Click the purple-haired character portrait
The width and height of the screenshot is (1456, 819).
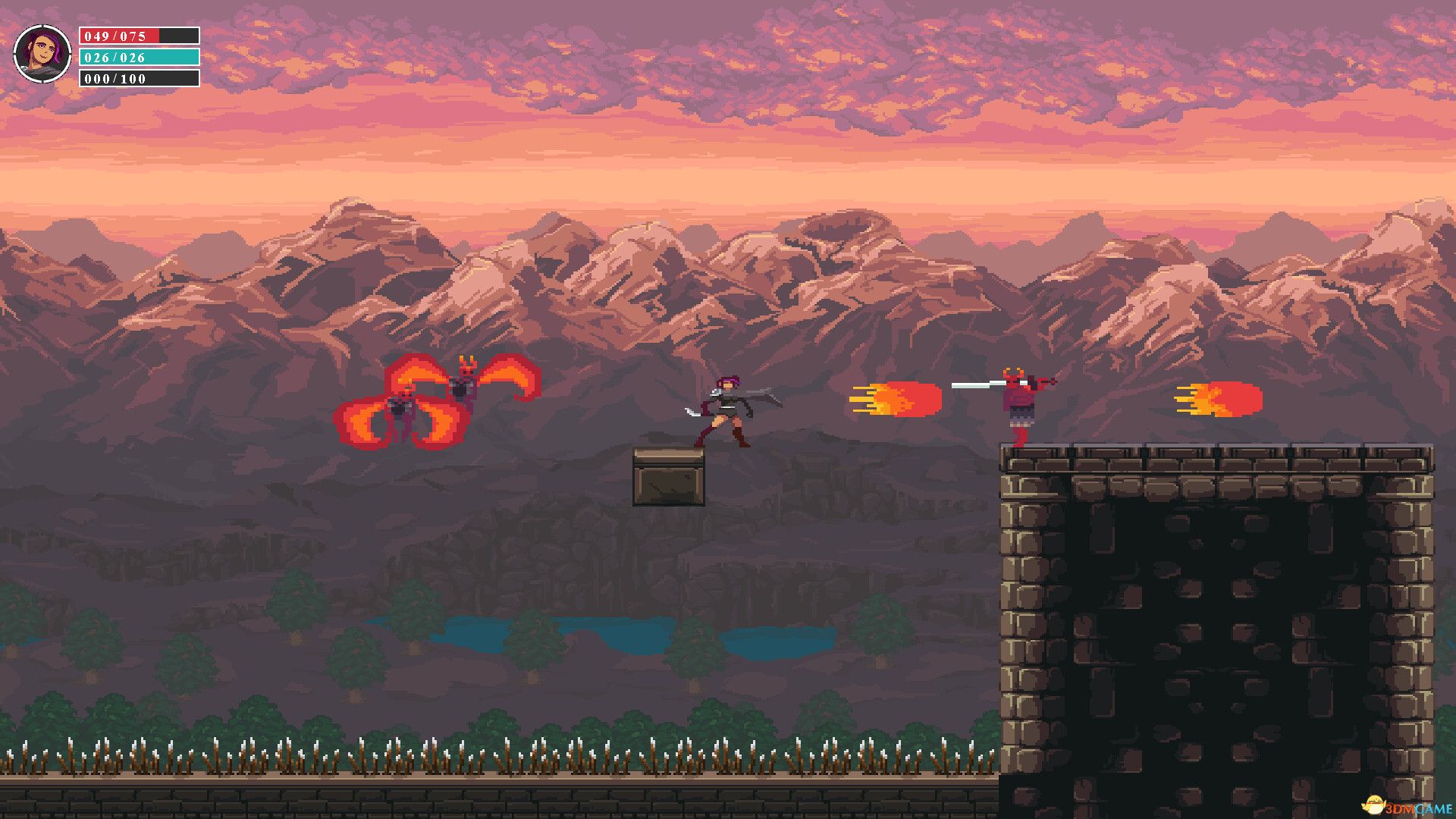[42, 54]
